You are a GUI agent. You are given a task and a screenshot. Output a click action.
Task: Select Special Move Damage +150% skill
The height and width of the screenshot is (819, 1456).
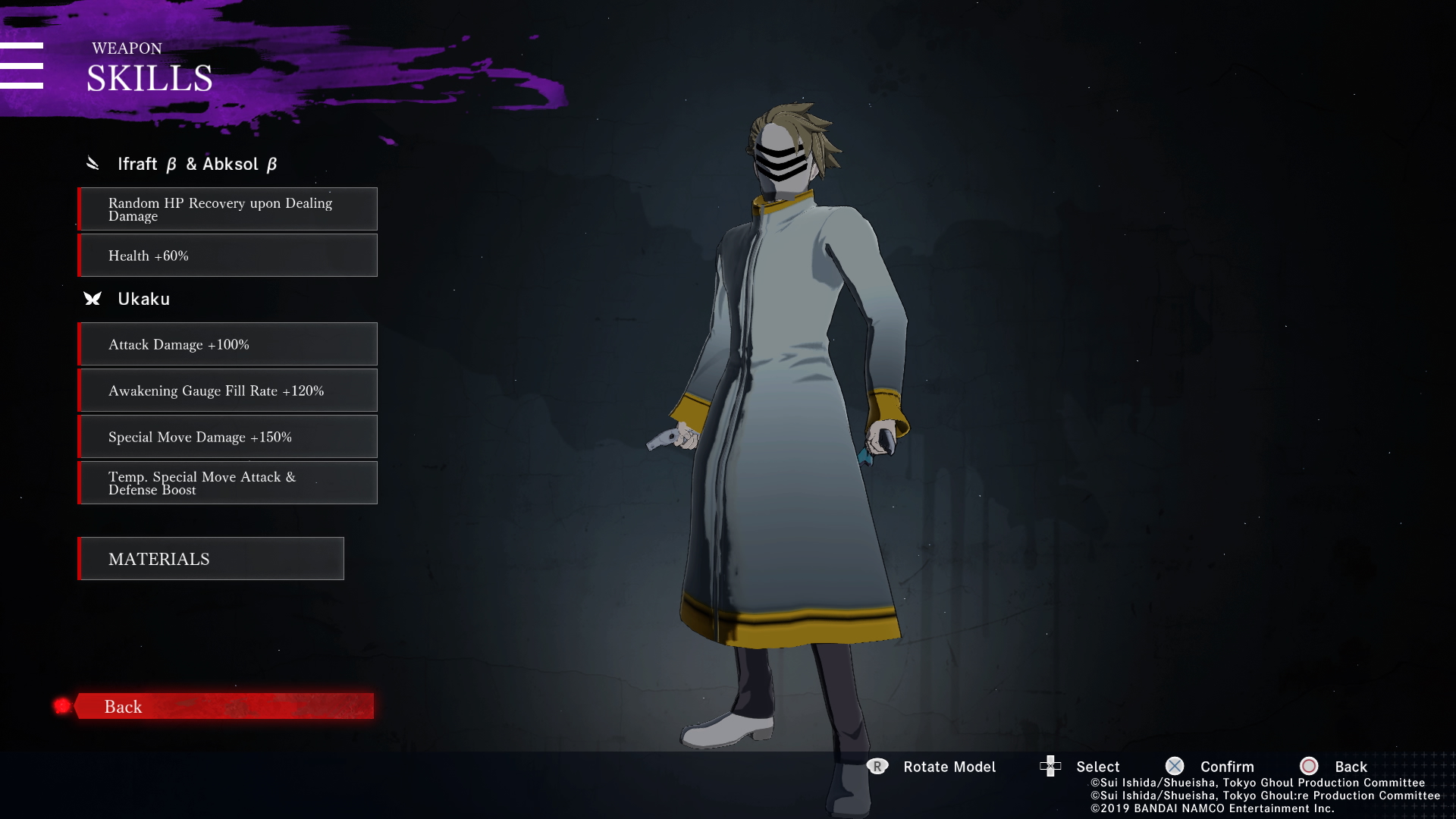tap(227, 437)
